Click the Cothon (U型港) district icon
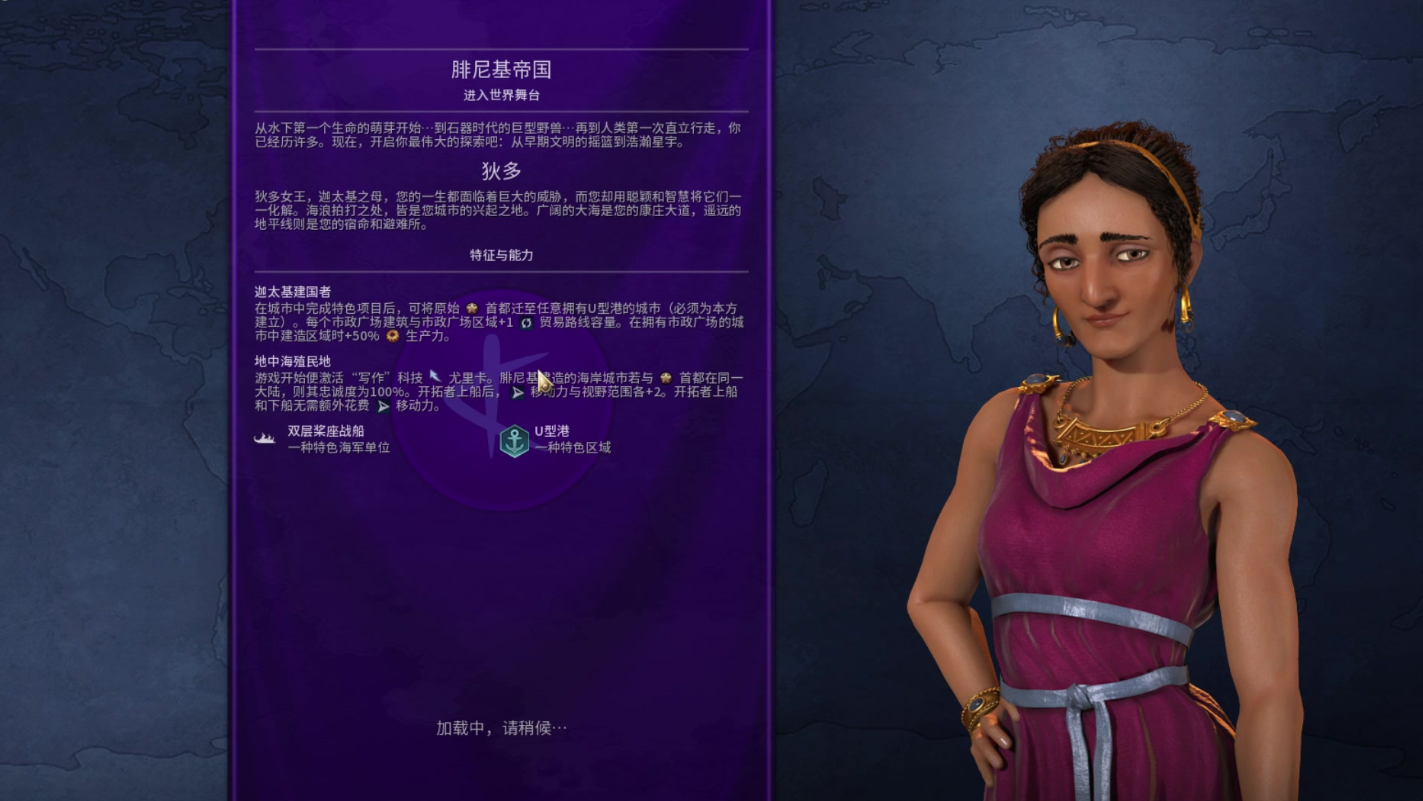Viewport: 1423px width, 801px height. (x=514, y=440)
